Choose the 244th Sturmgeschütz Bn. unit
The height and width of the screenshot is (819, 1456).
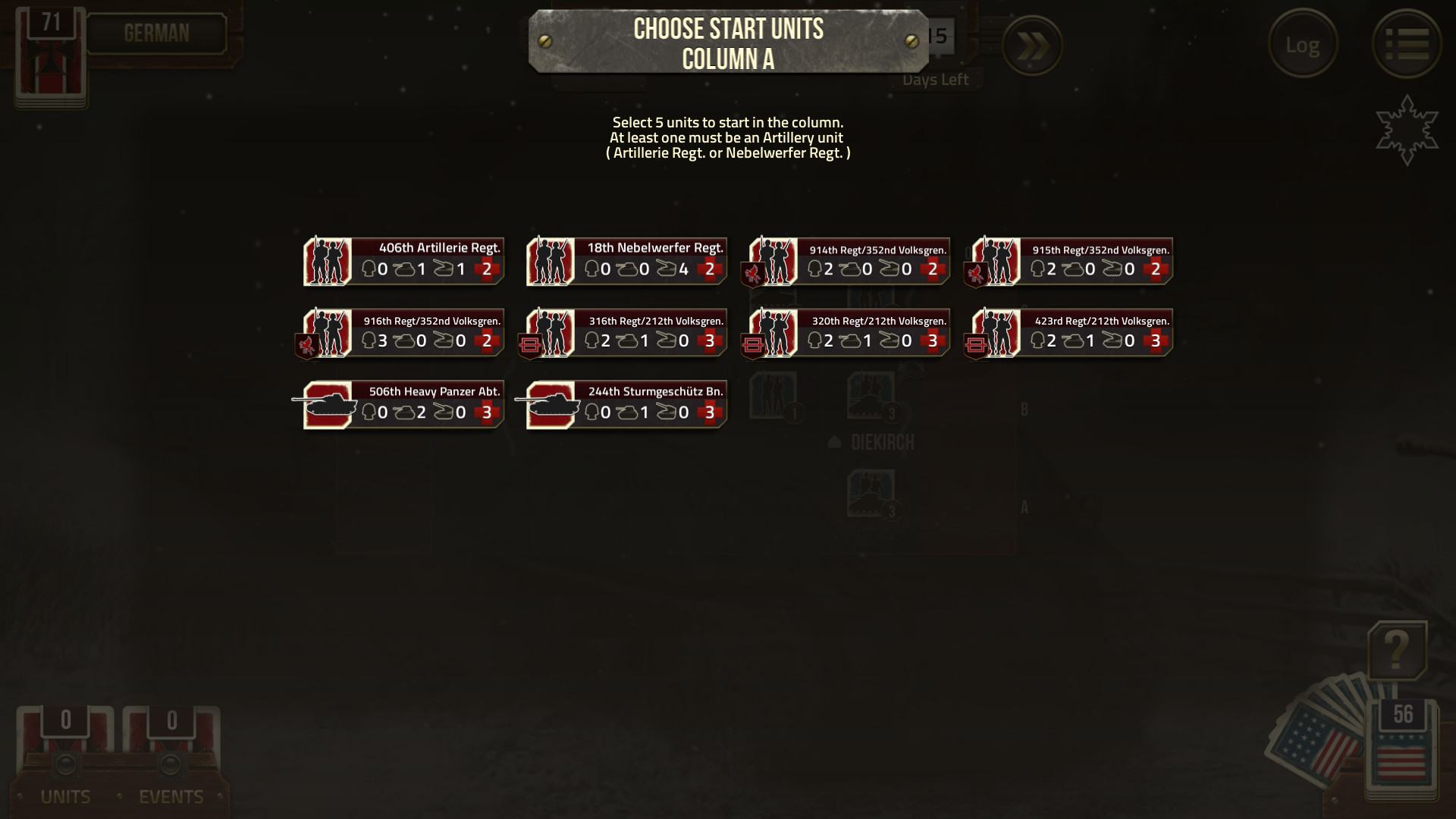(x=626, y=404)
